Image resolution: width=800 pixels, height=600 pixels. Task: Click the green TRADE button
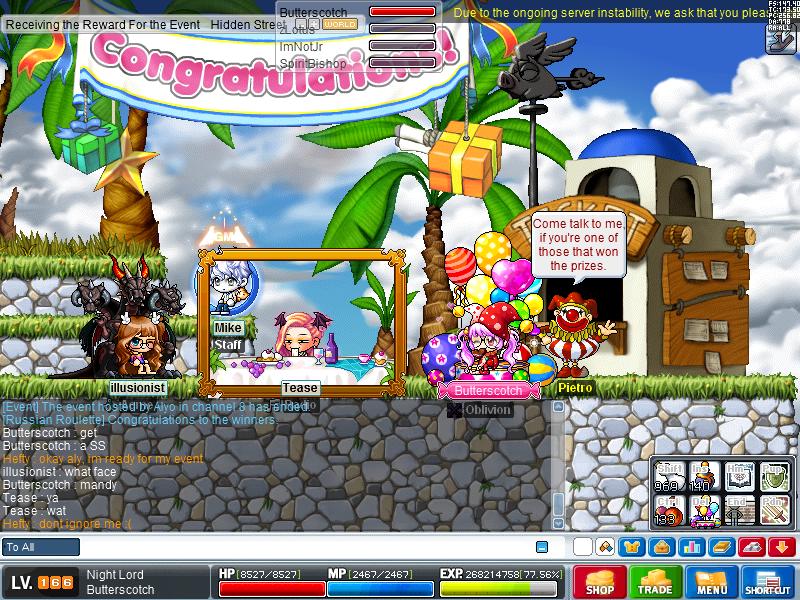pos(656,582)
